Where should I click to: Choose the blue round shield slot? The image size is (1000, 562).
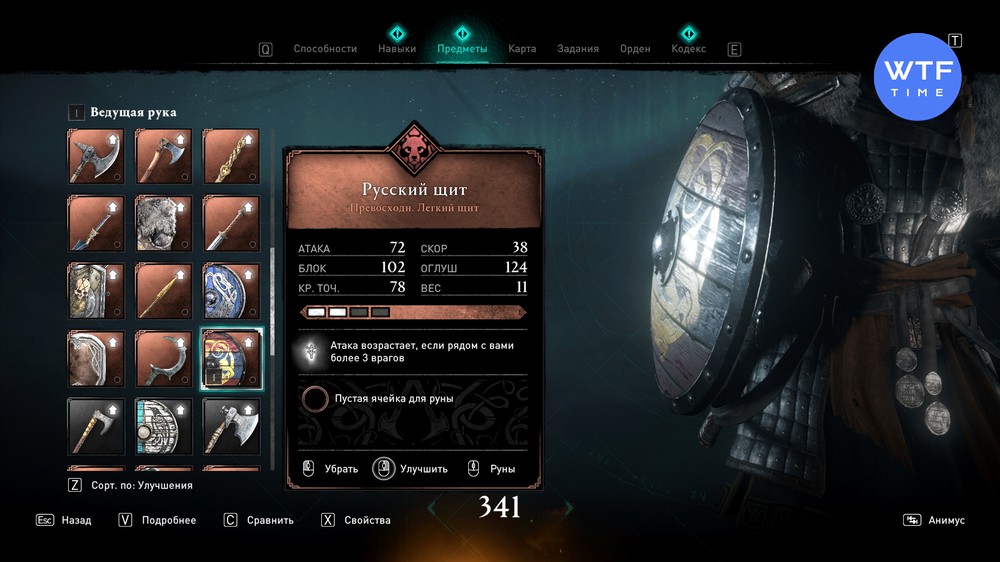click(x=232, y=291)
